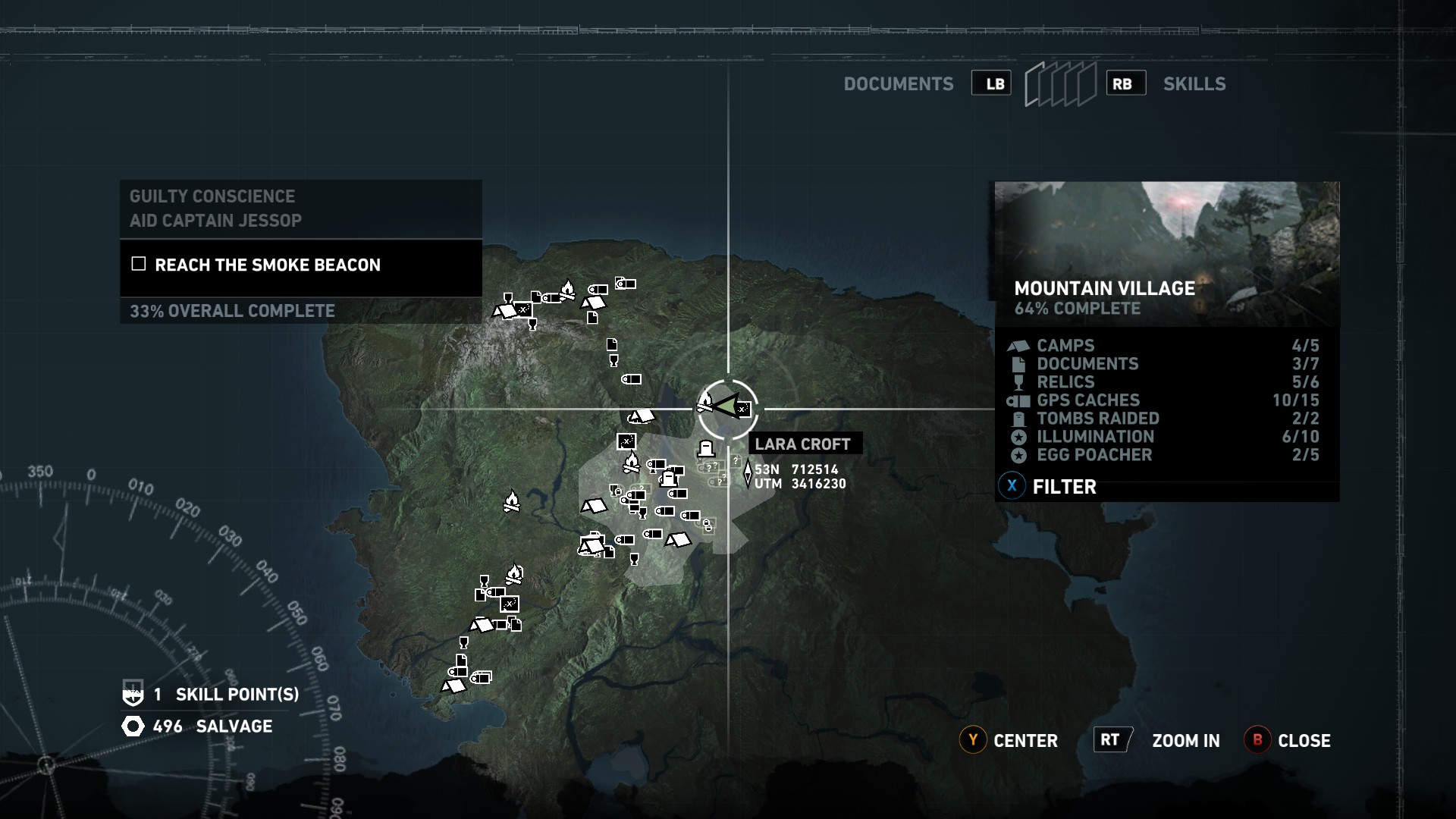This screenshot has width=1456, height=819.
Task: Select the Camps 4/5 legend row
Action: [1165, 346]
